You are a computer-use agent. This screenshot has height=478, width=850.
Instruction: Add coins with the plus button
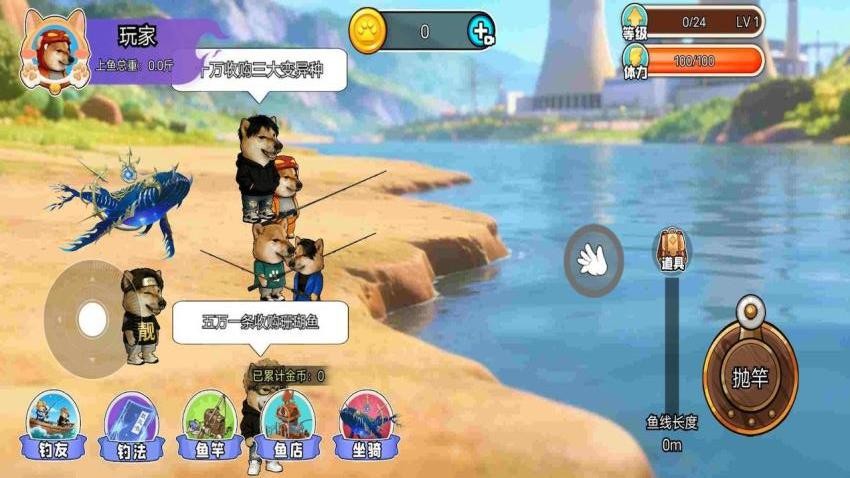(x=481, y=31)
